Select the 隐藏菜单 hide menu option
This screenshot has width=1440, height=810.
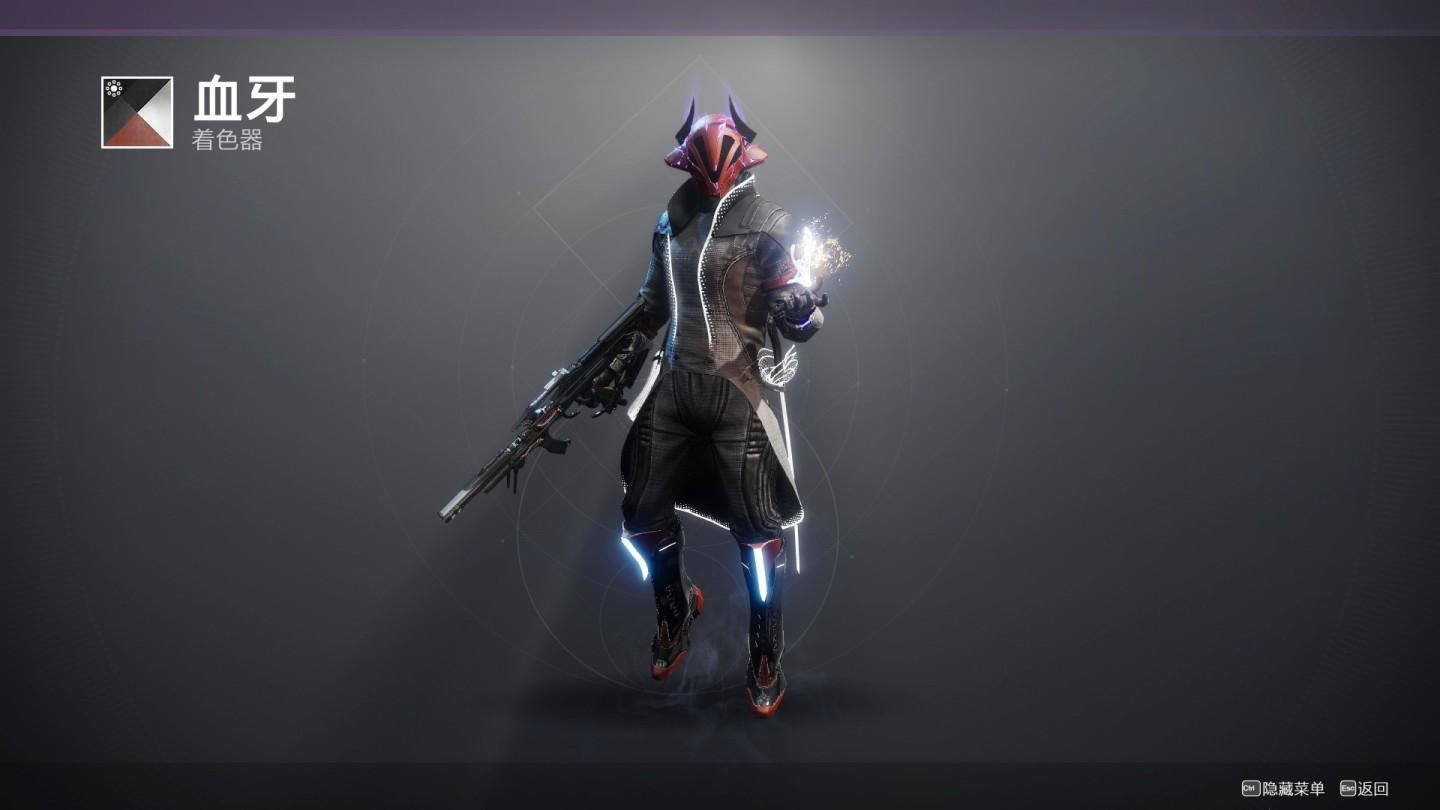tap(1283, 789)
